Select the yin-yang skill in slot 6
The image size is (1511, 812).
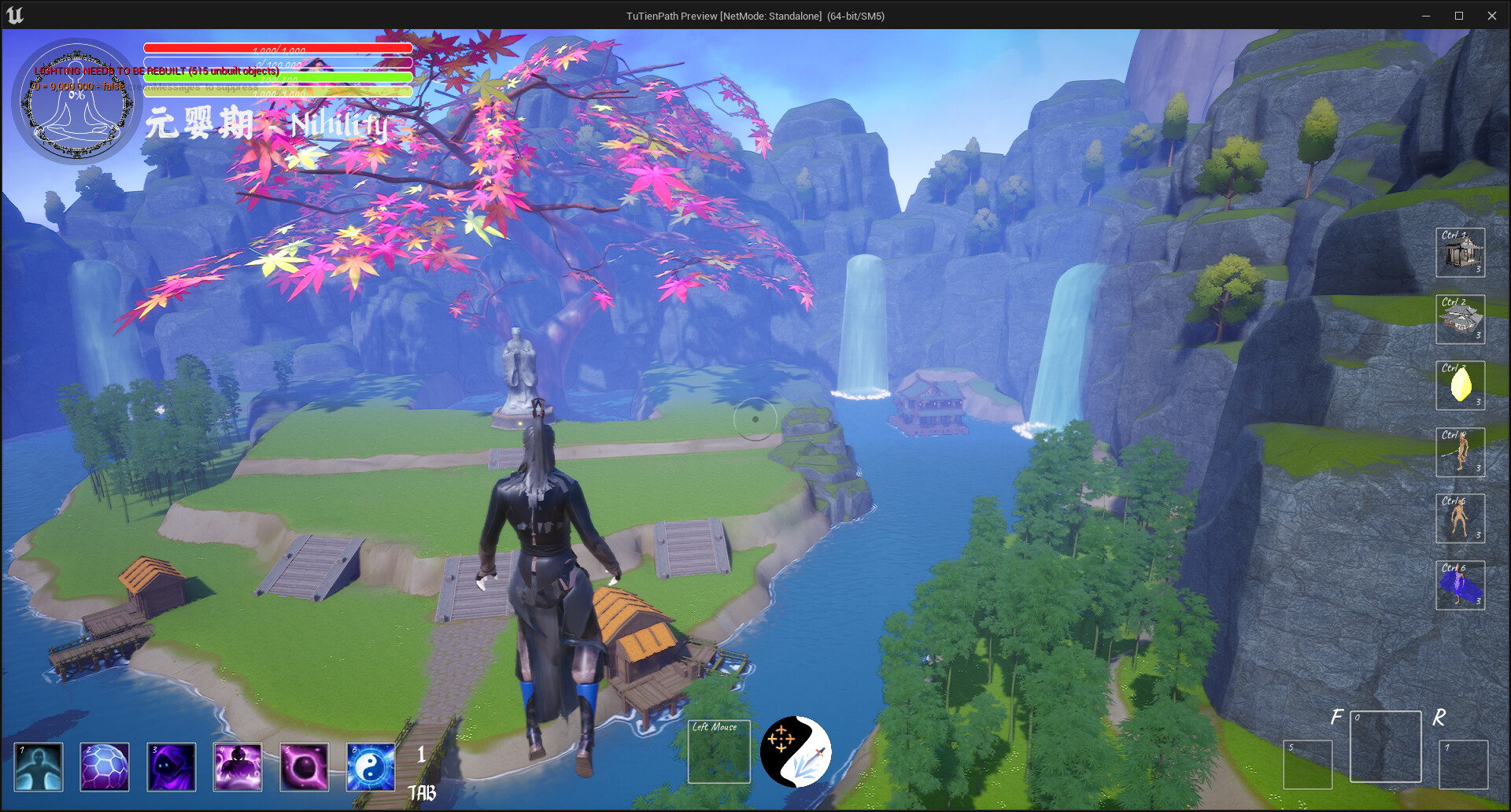(x=370, y=767)
